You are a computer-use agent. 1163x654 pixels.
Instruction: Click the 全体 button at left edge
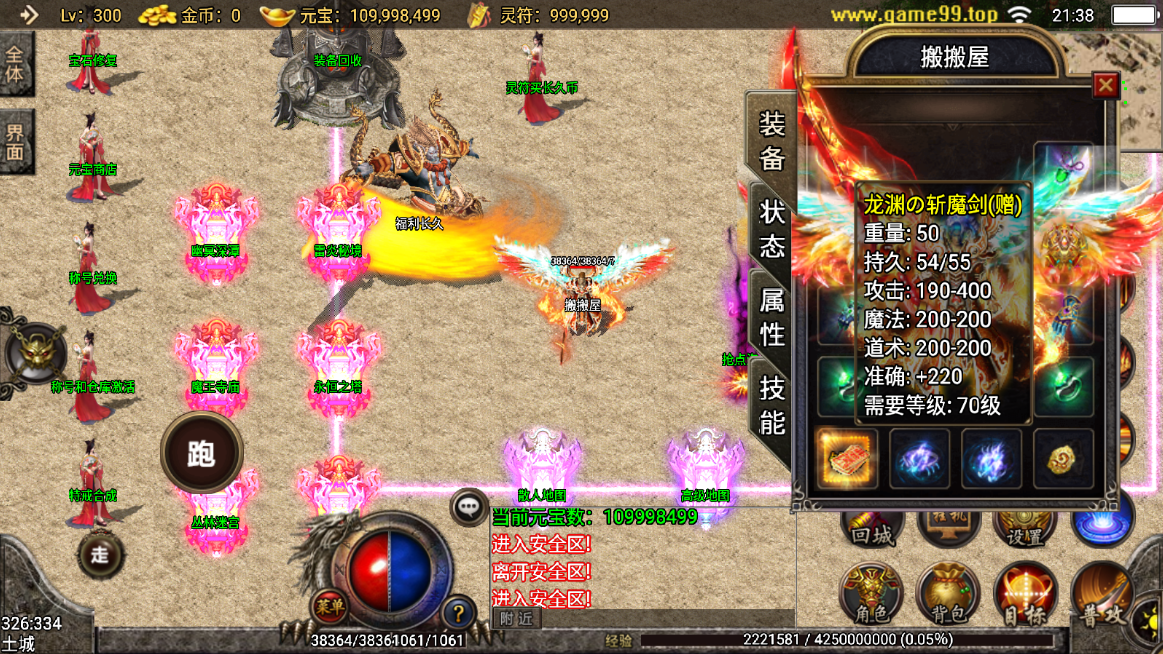16,64
